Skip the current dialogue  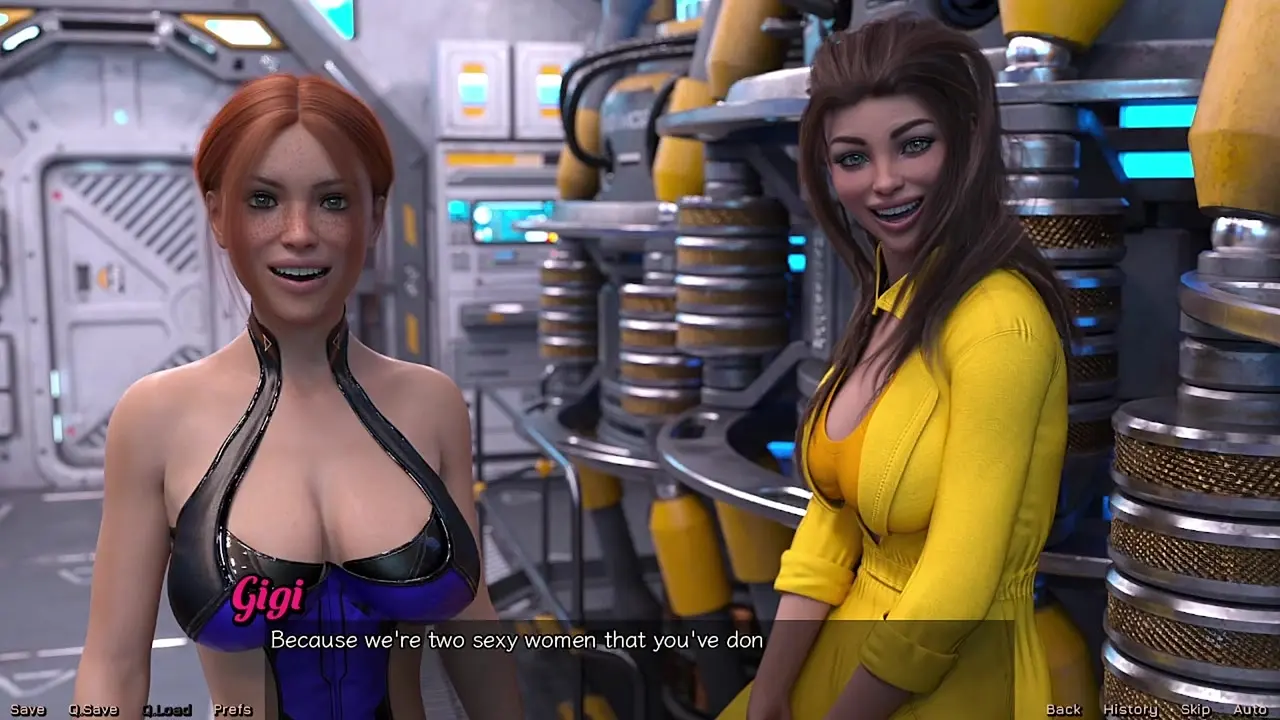(x=1195, y=710)
